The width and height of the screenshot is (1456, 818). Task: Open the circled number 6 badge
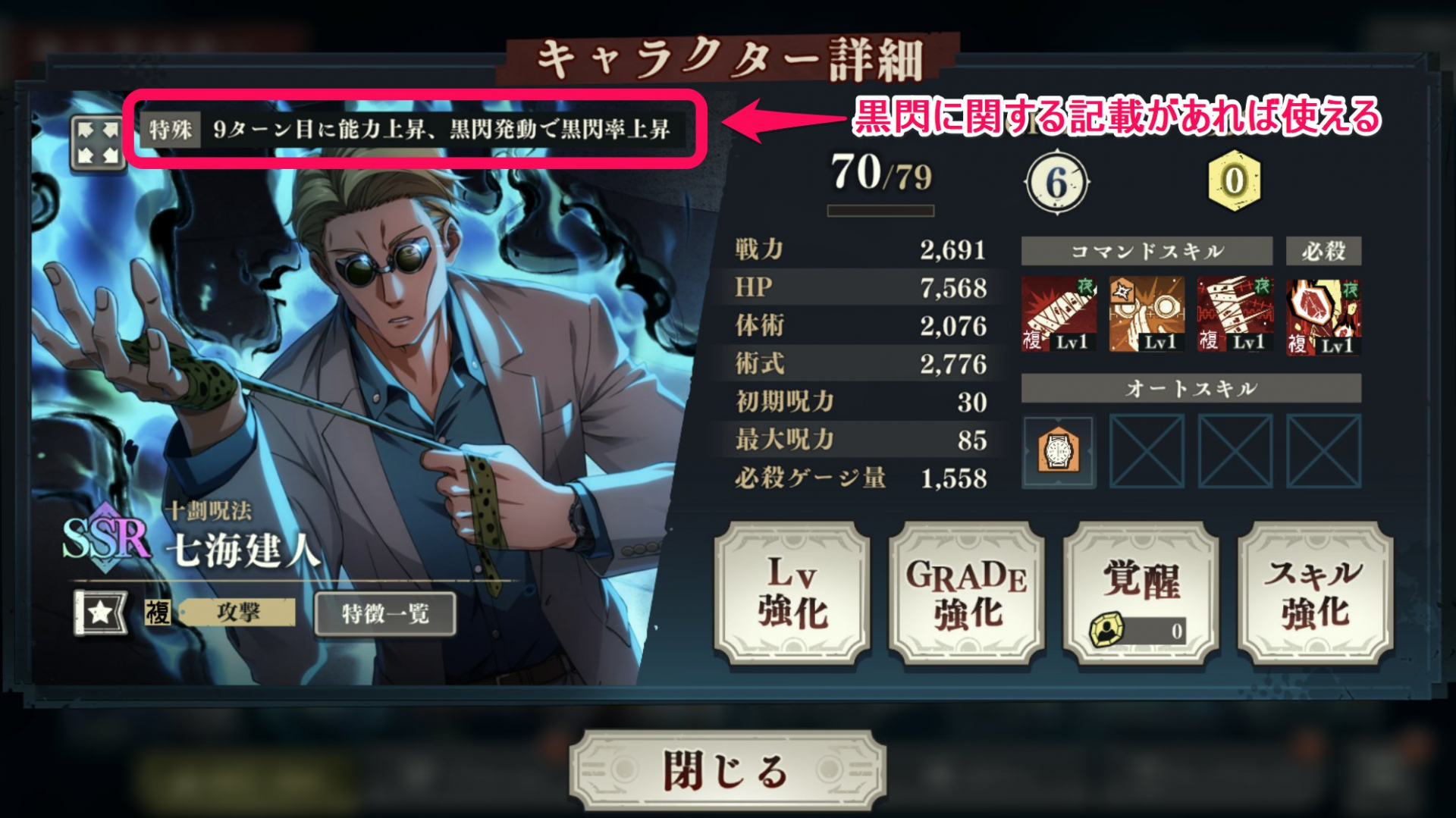[1059, 182]
